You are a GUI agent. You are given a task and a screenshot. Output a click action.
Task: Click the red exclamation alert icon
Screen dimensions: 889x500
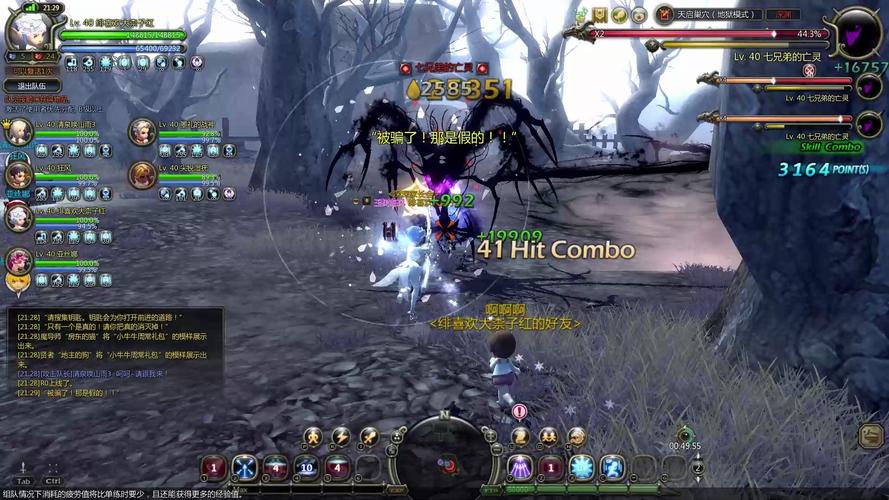pyautogui.click(x=519, y=411)
